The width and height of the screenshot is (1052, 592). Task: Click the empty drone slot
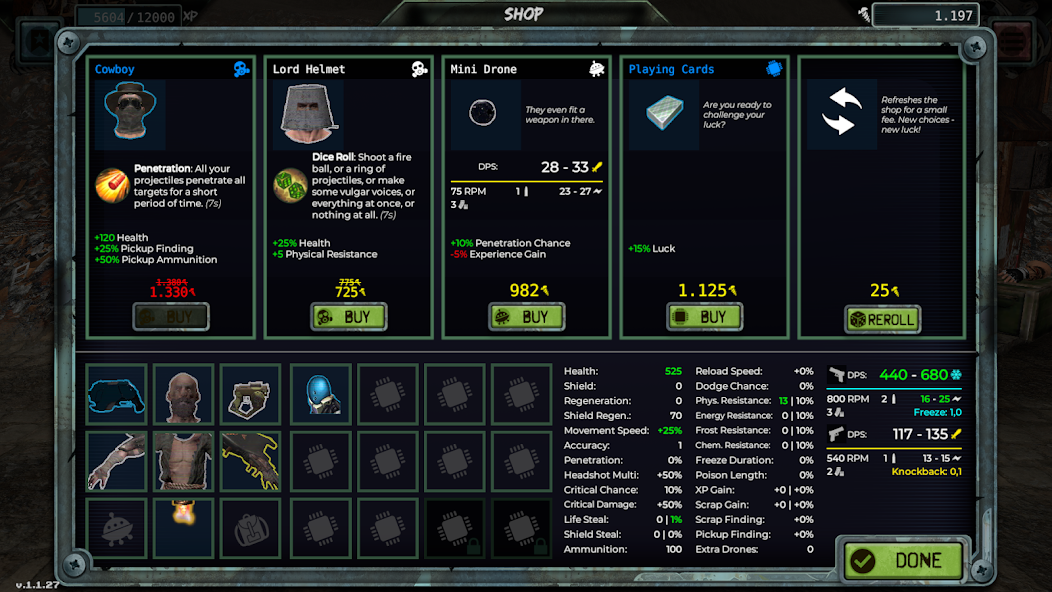tap(116, 527)
